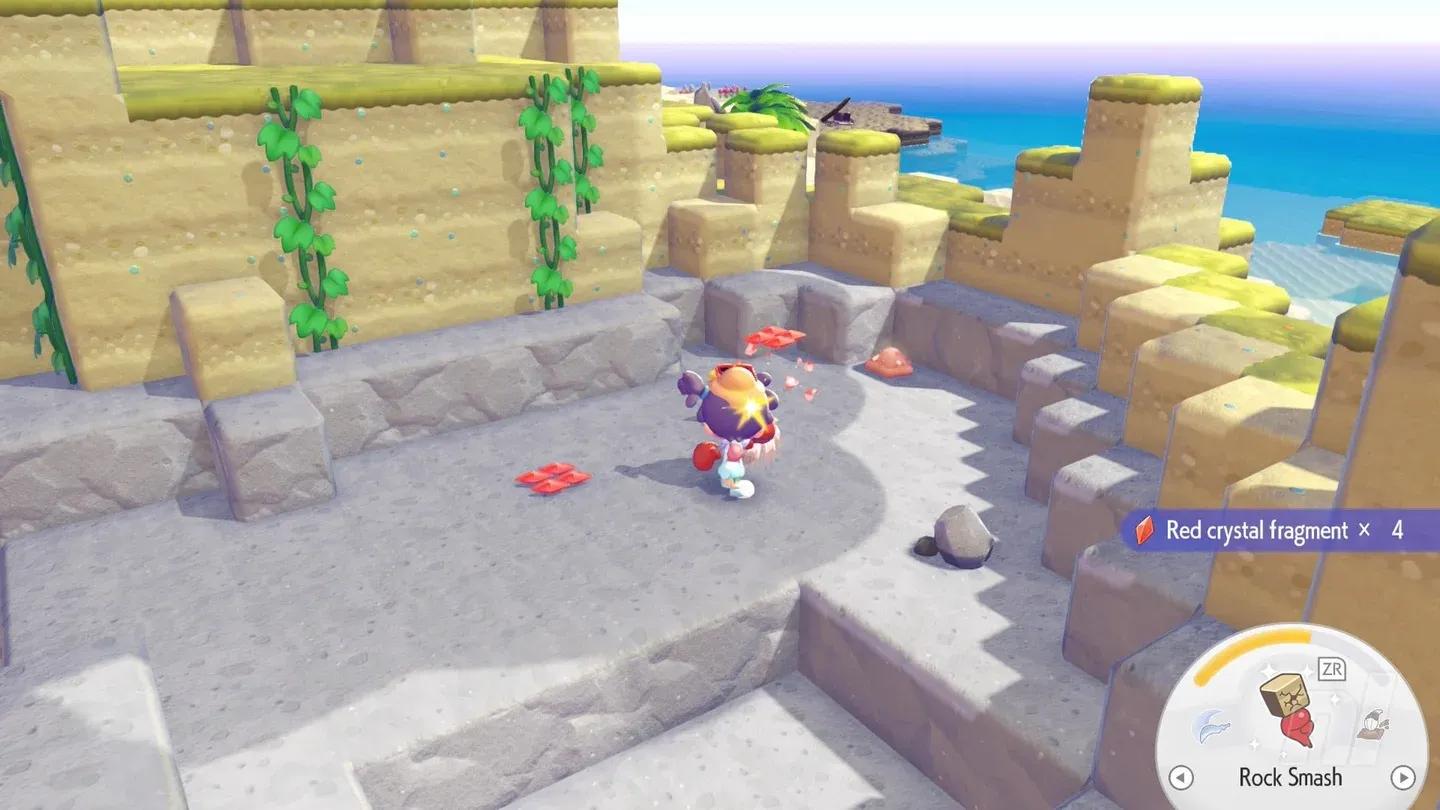1440x810 pixels.
Task: Select the pecking ability icon right of Rock Smash
Action: pyautogui.click(x=1371, y=725)
